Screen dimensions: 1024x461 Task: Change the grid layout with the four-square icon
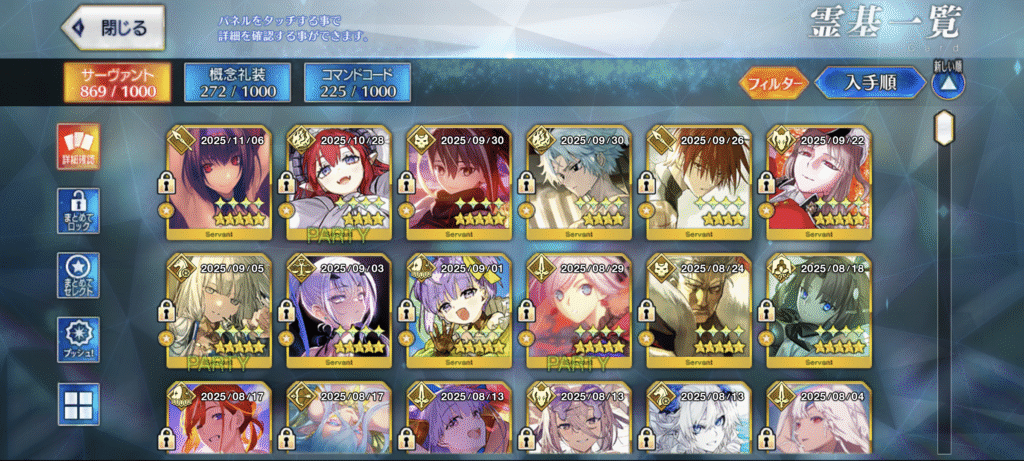pos(77,403)
